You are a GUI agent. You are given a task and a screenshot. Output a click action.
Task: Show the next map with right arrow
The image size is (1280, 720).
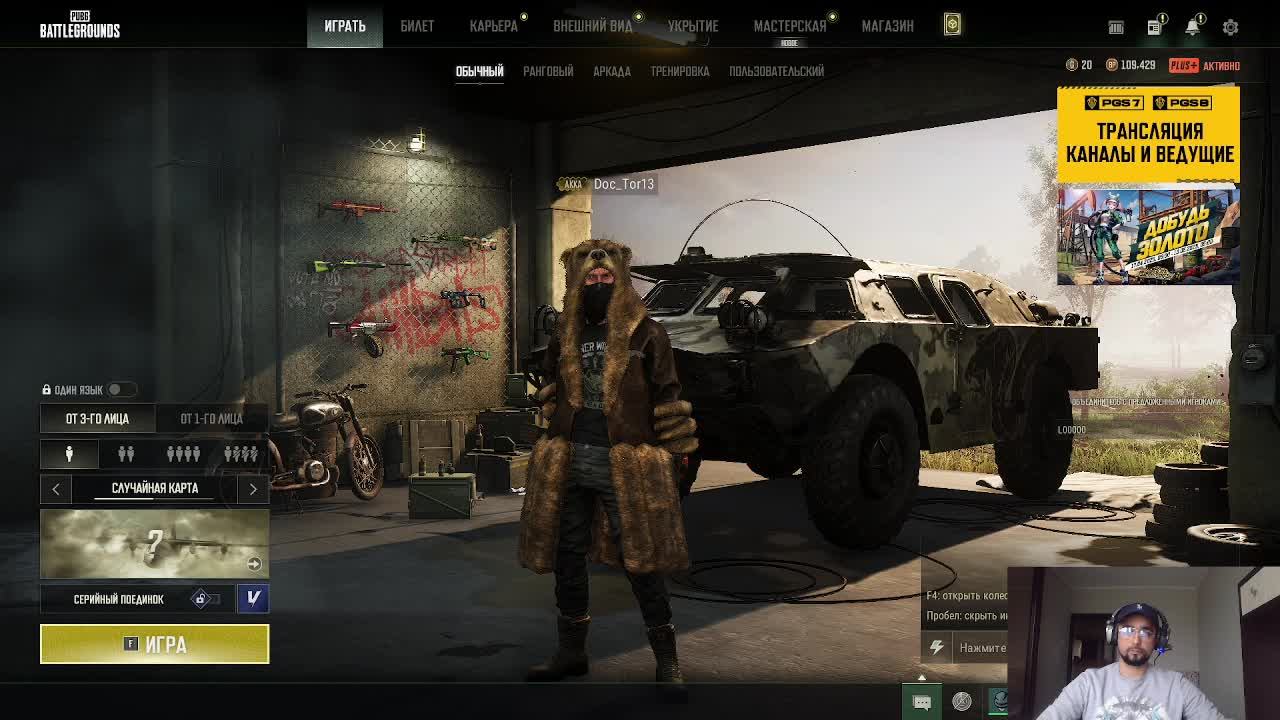(253, 489)
